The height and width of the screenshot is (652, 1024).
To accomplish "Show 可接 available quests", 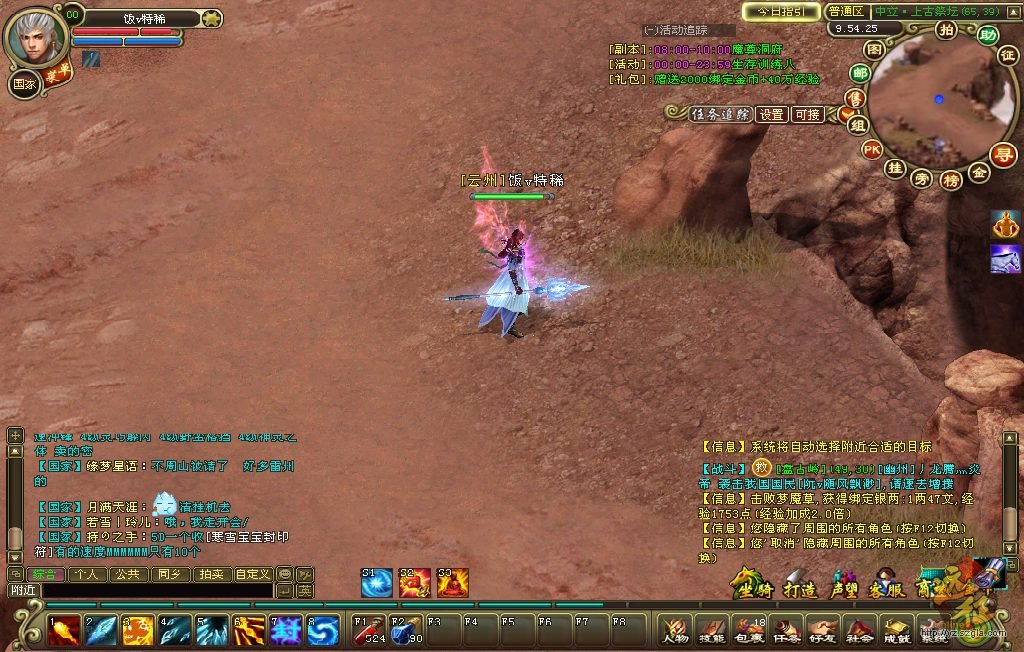I will 807,114.
